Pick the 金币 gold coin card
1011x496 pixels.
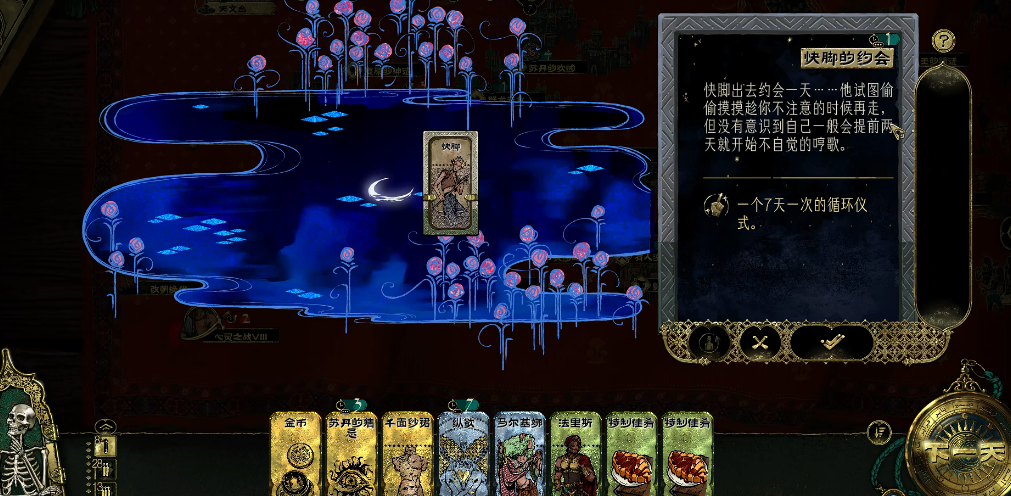[x=296, y=455]
